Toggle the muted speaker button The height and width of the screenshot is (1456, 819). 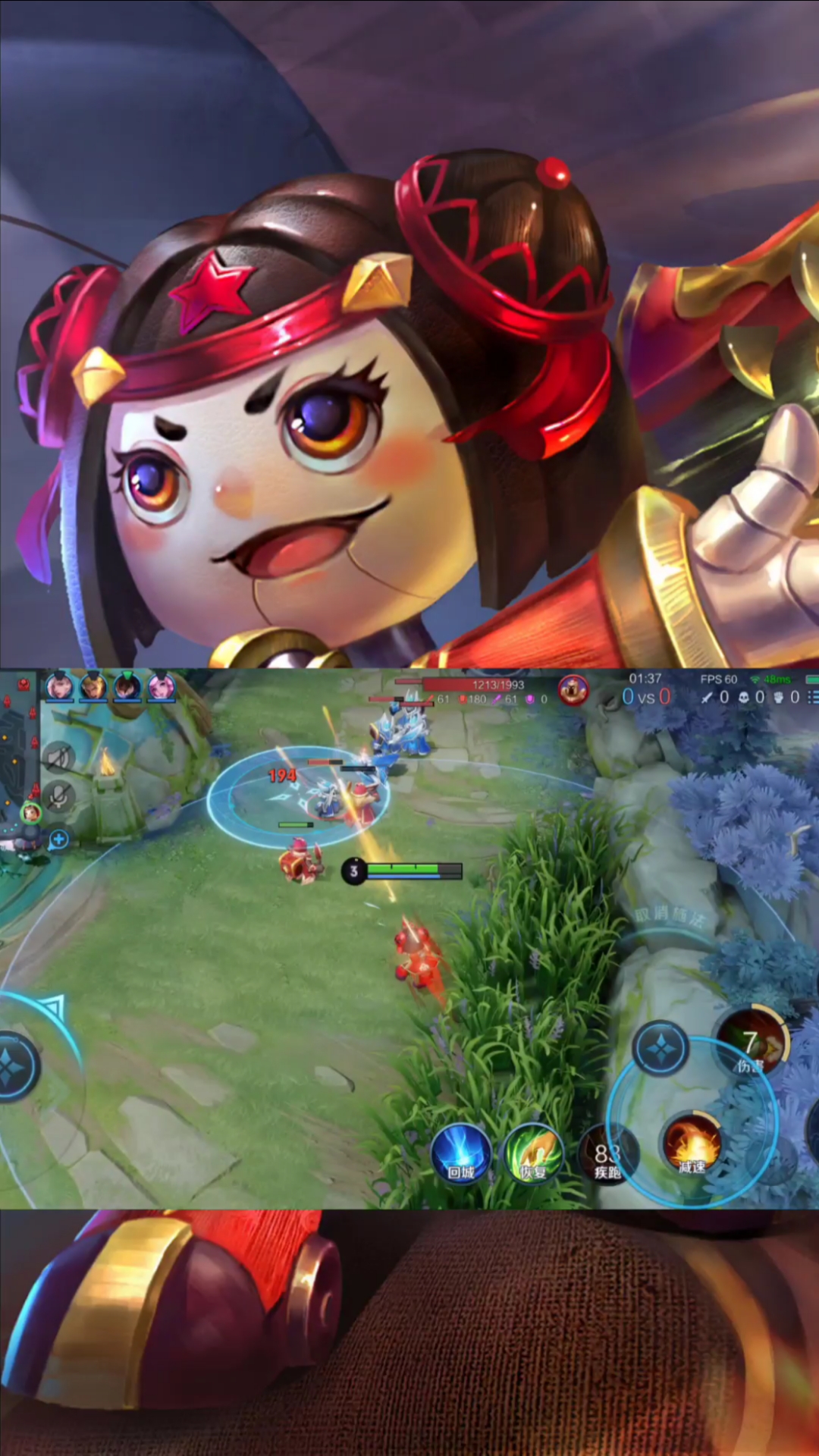pyautogui.click(x=59, y=758)
